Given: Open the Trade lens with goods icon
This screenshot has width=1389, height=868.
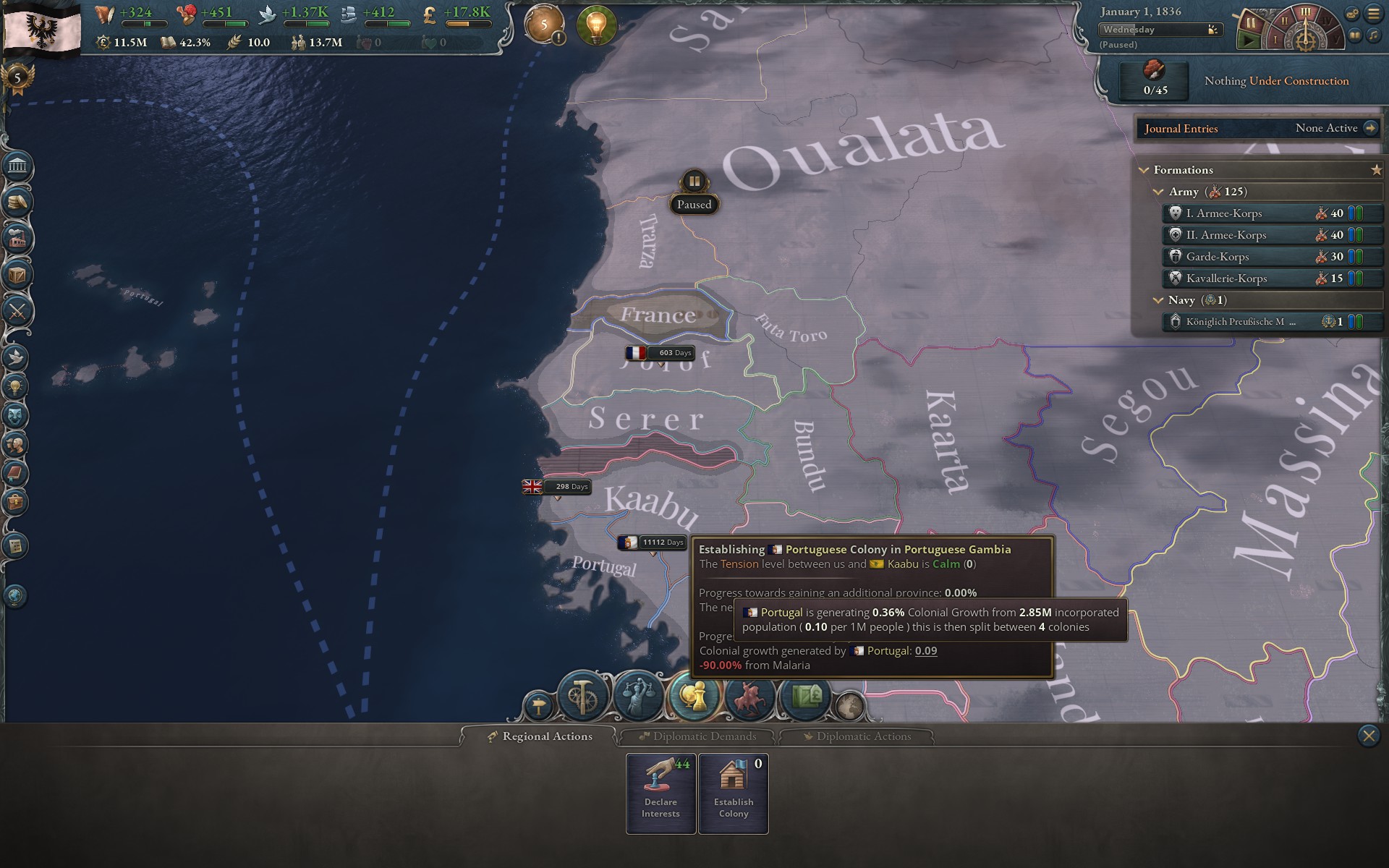Looking at the screenshot, I should coord(804,697).
